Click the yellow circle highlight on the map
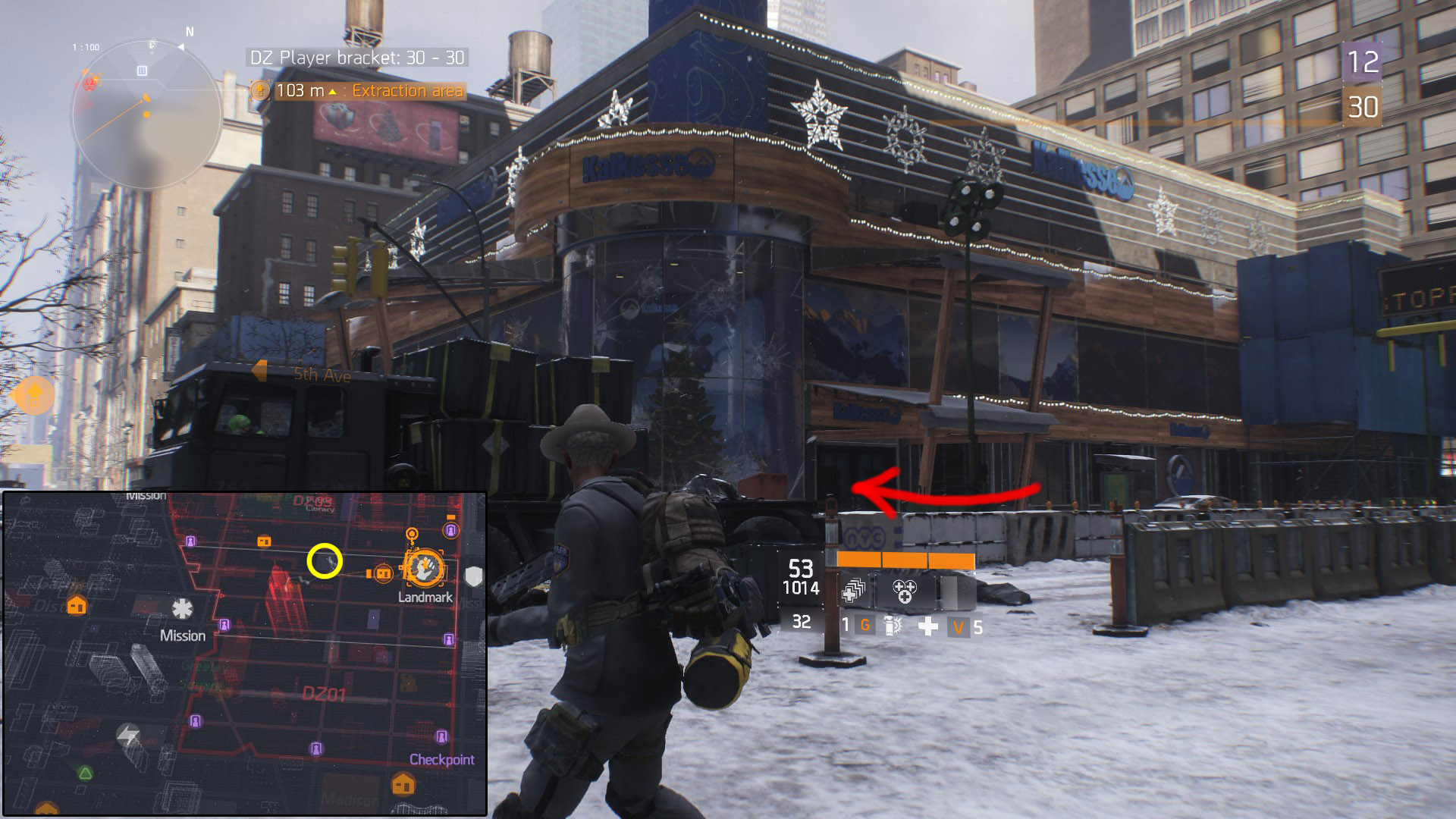Image resolution: width=1456 pixels, height=819 pixels. pyautogui.click(x=325, y=561)
